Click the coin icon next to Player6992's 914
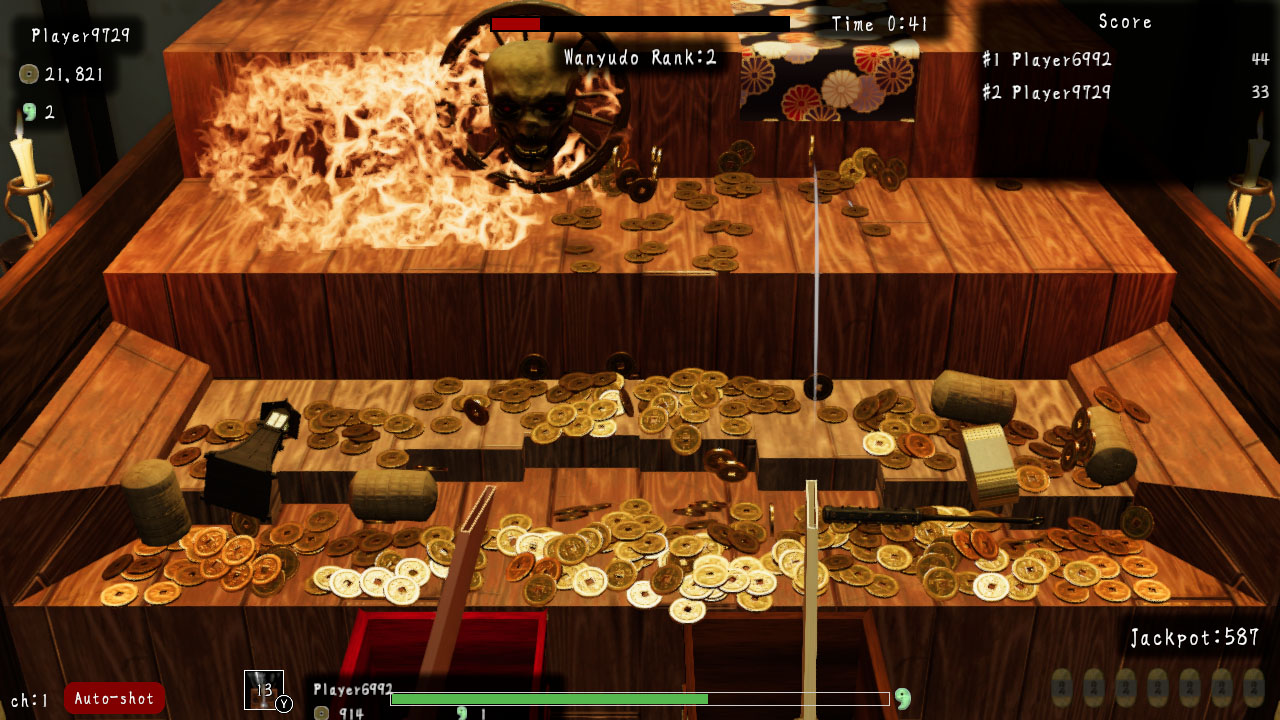Image resolution: width=1280 pixels, height=720 pixels. click(x=322, y=712)
